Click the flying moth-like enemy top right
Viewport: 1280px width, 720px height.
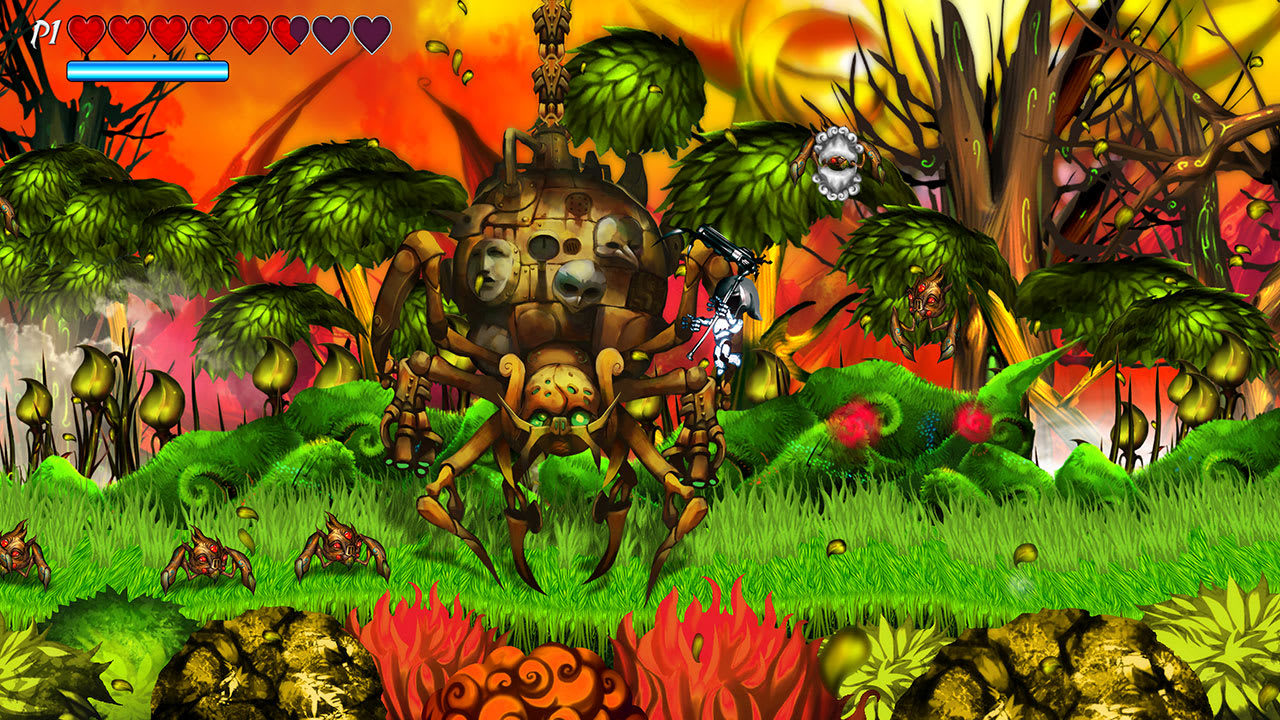point(840,162)
